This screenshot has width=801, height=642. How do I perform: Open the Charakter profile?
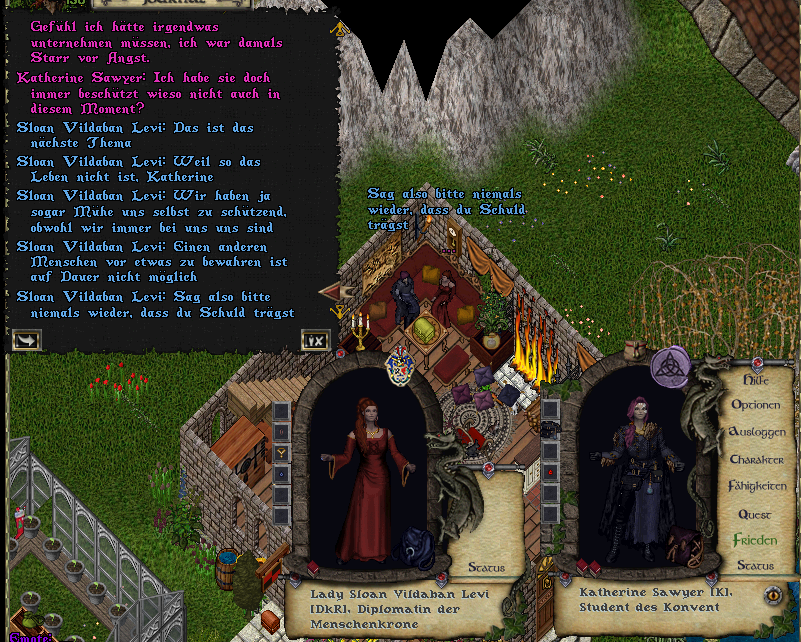[x=757, y=460]
